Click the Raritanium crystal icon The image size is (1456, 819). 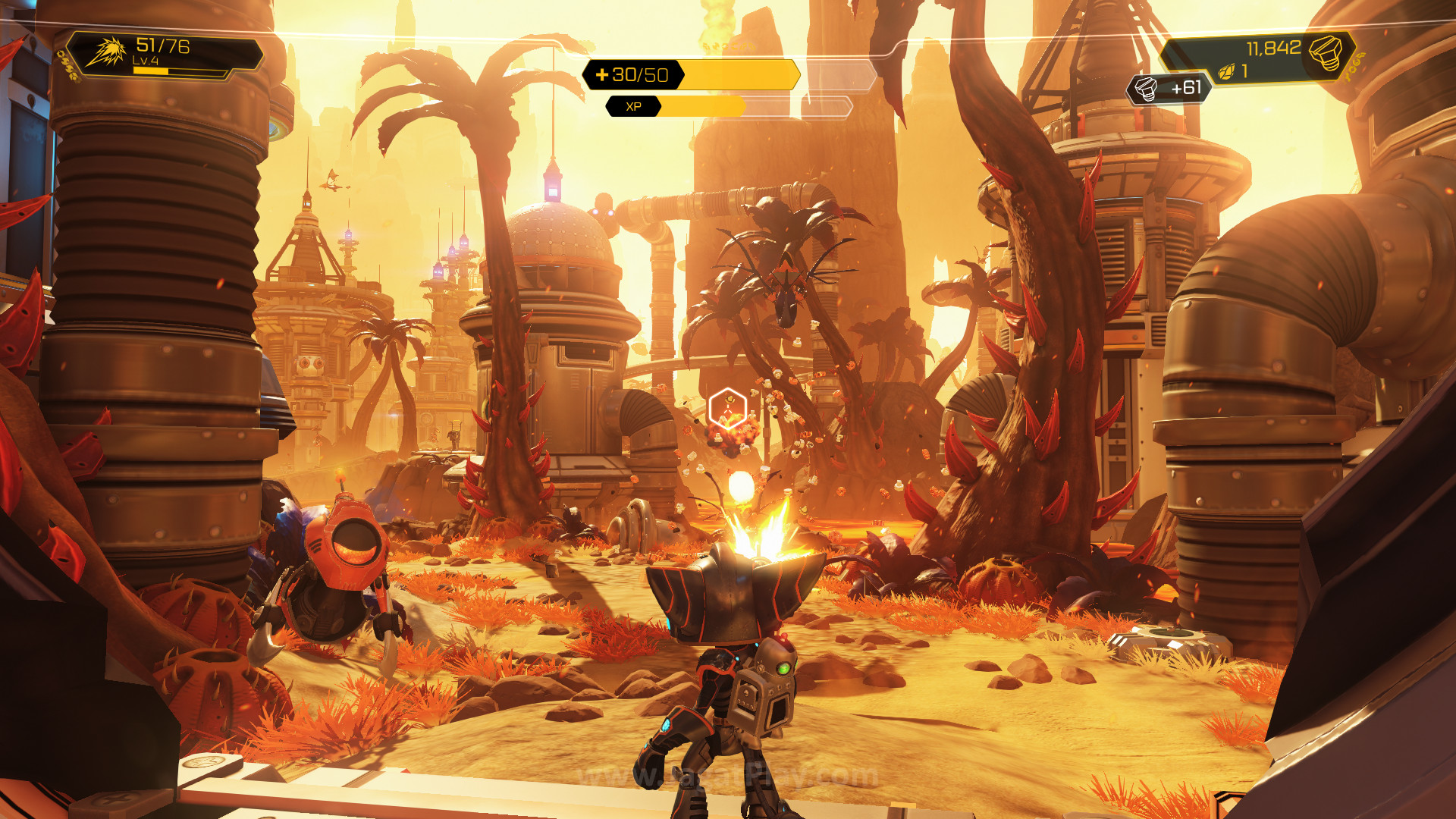[x=1225, y=72]
